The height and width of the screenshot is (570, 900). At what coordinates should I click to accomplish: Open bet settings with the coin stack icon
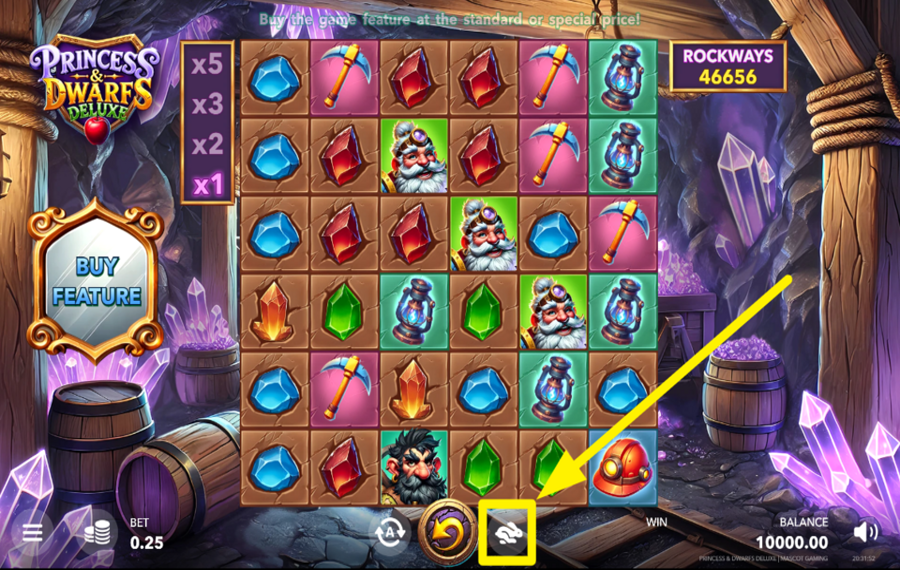click(x=97, y=533)
